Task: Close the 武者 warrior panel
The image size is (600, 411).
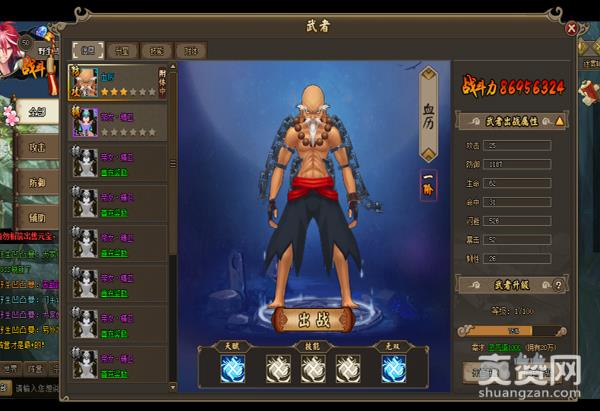Action: 572,28
